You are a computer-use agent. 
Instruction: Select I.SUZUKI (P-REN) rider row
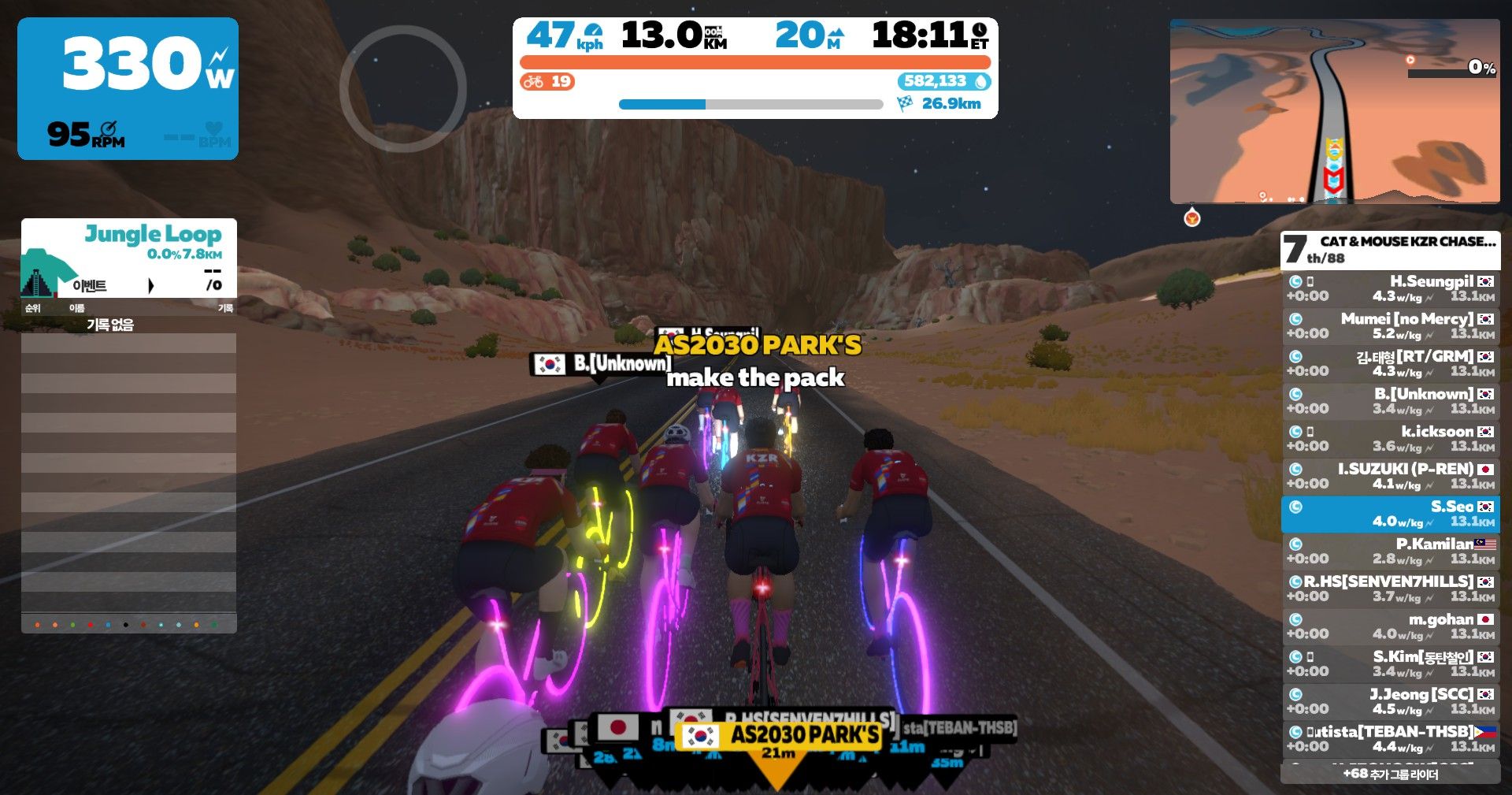click(x=1390, y=476)
